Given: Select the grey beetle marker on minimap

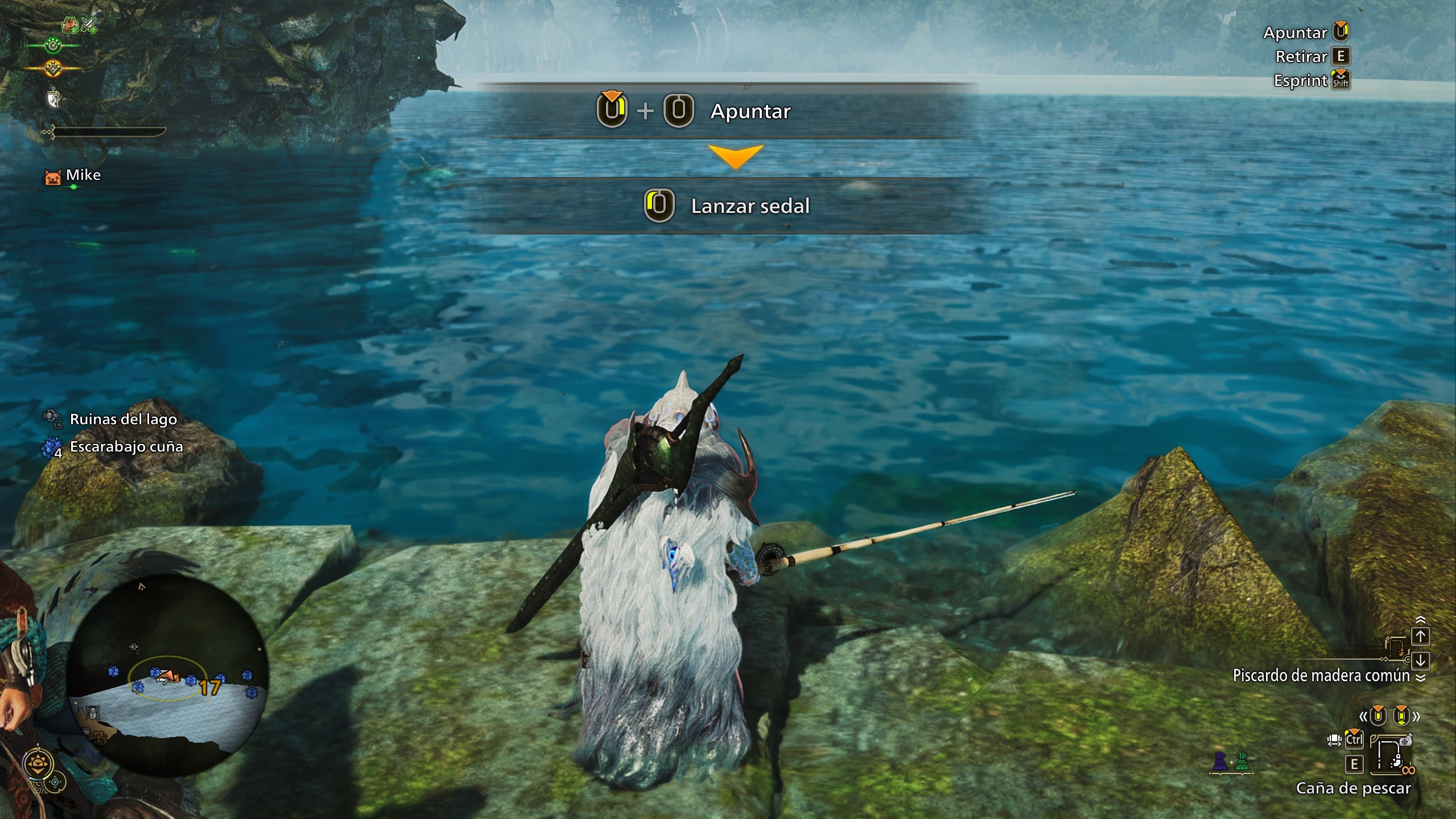Looking at the screenshot, I should pyautogui.click(x=93, y=712).
